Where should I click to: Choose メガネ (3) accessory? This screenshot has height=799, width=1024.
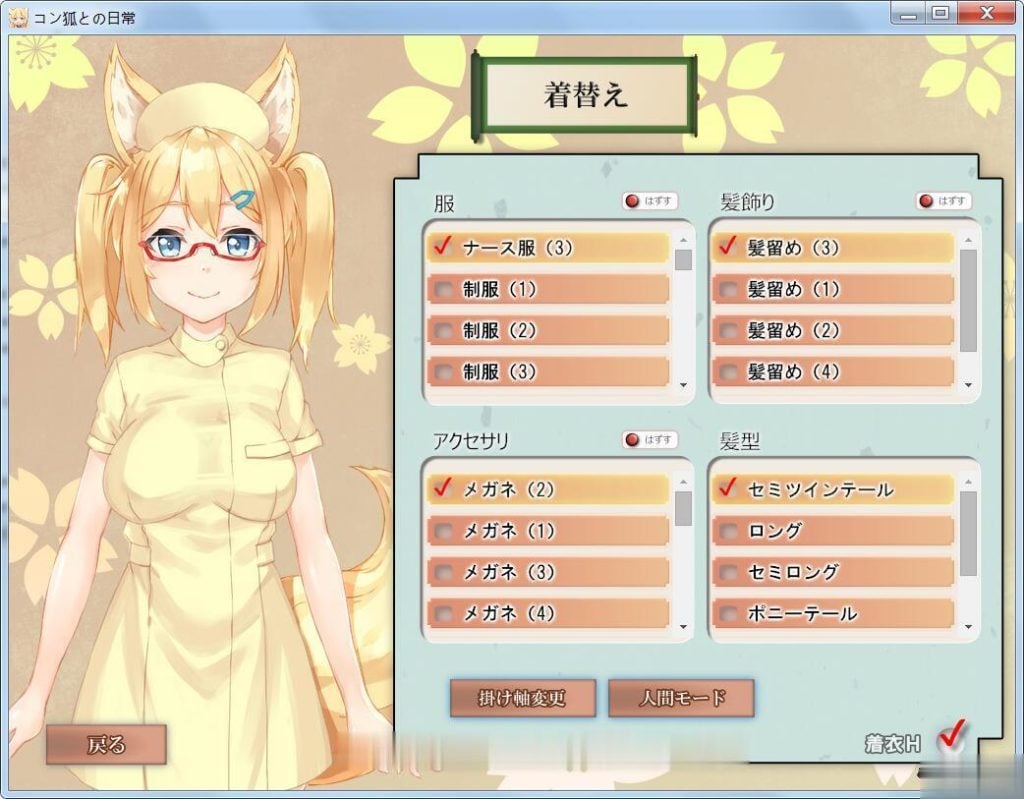[547, 572]
